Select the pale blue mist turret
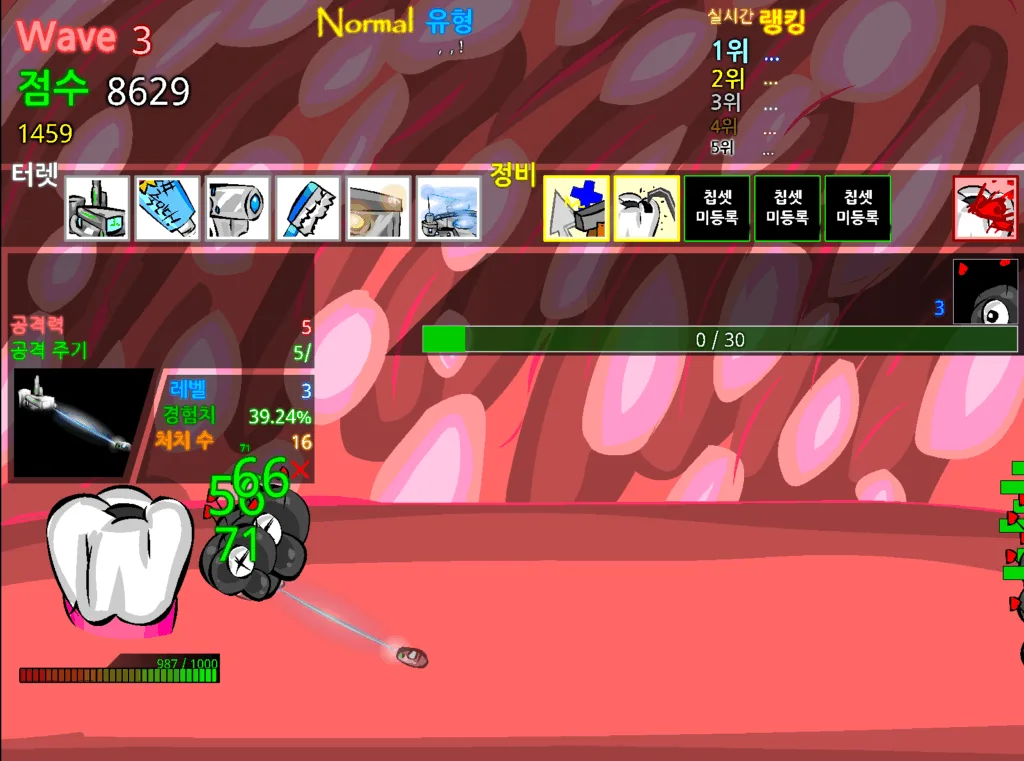1024x761 pixels. coord(448,208)
